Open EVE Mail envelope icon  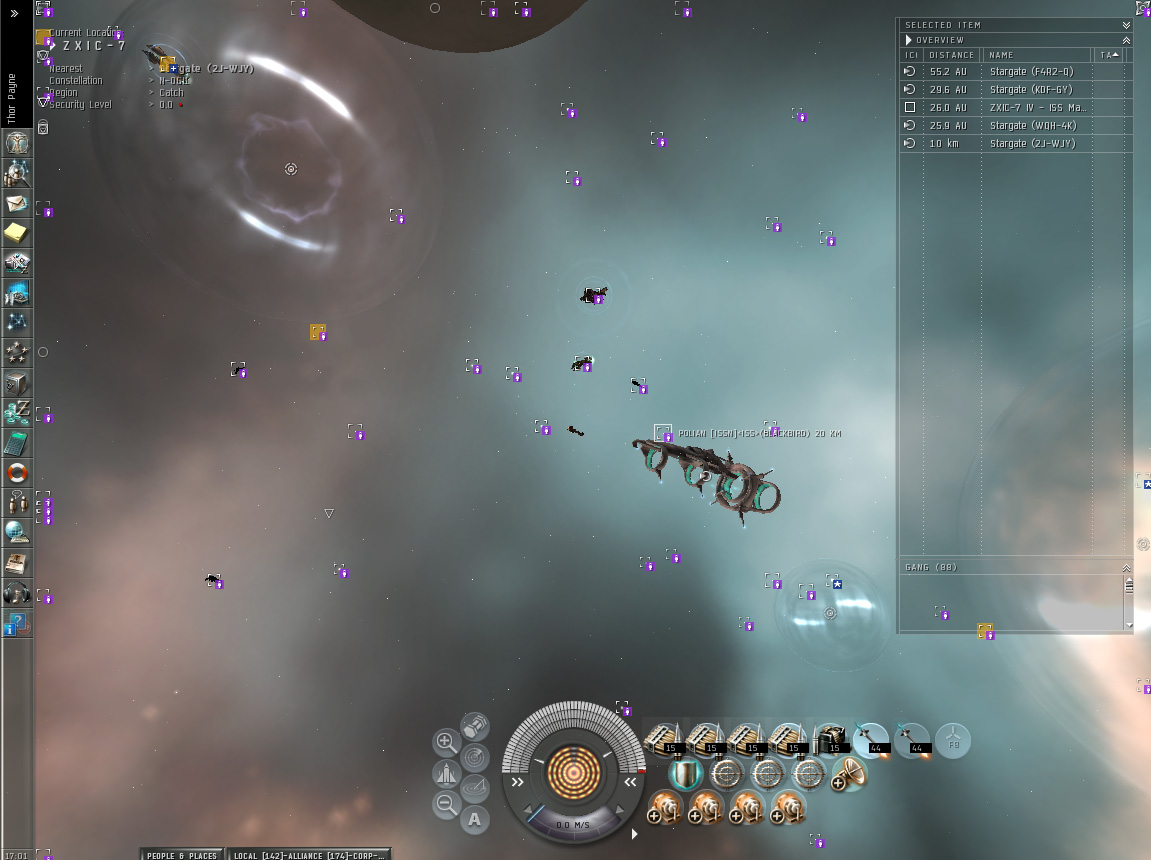[x=17, y=203]
